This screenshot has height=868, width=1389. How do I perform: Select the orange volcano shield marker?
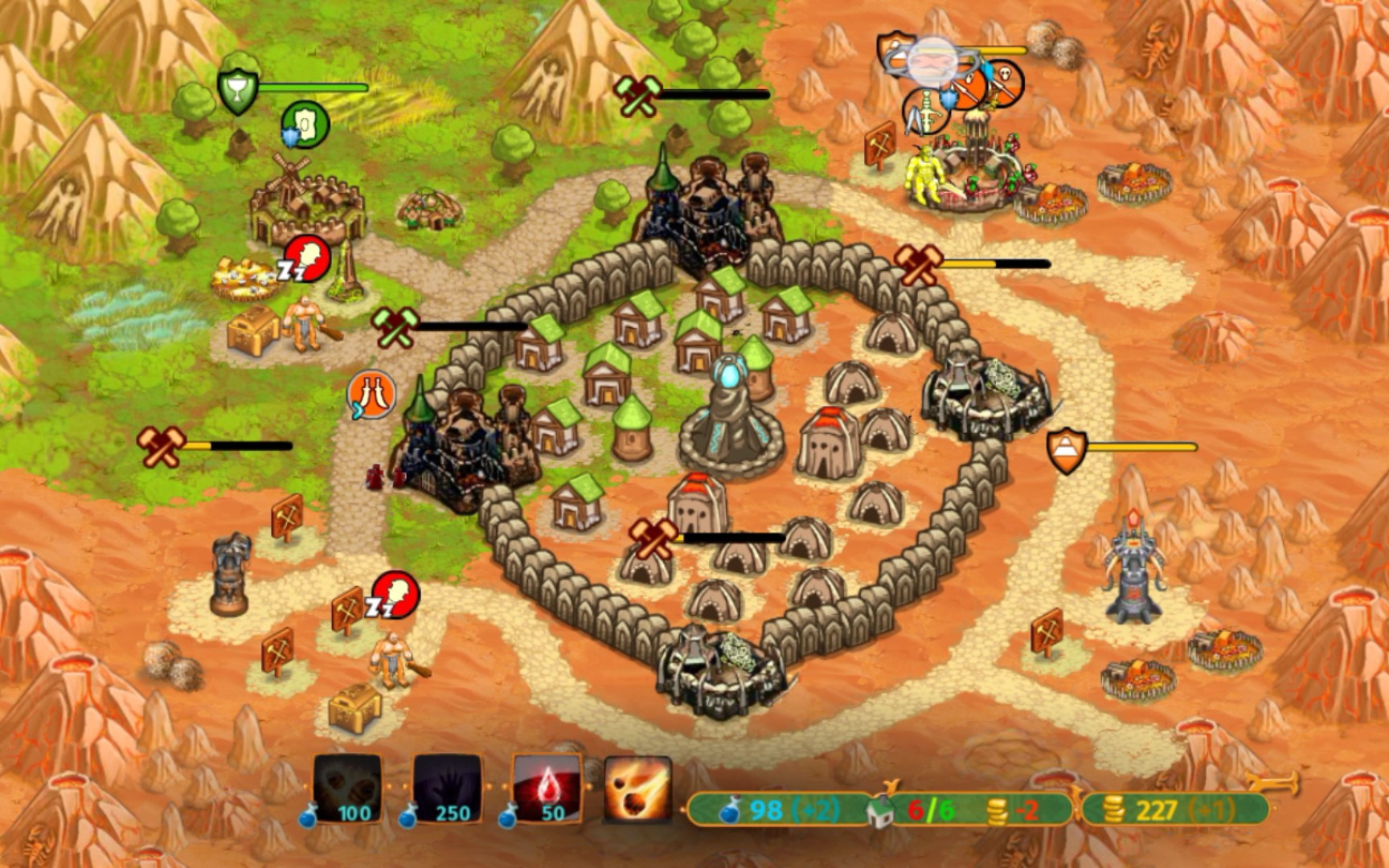tap(1067, 450)
